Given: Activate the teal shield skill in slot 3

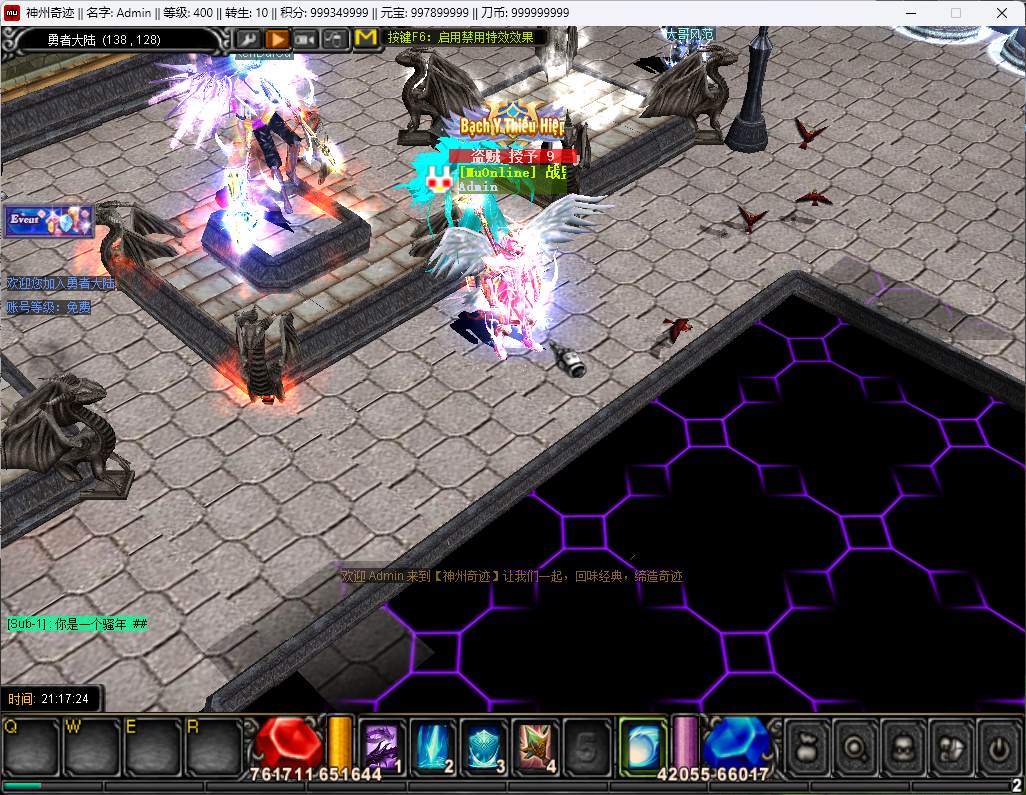Looking at the screenshot, I should (485, 746).
